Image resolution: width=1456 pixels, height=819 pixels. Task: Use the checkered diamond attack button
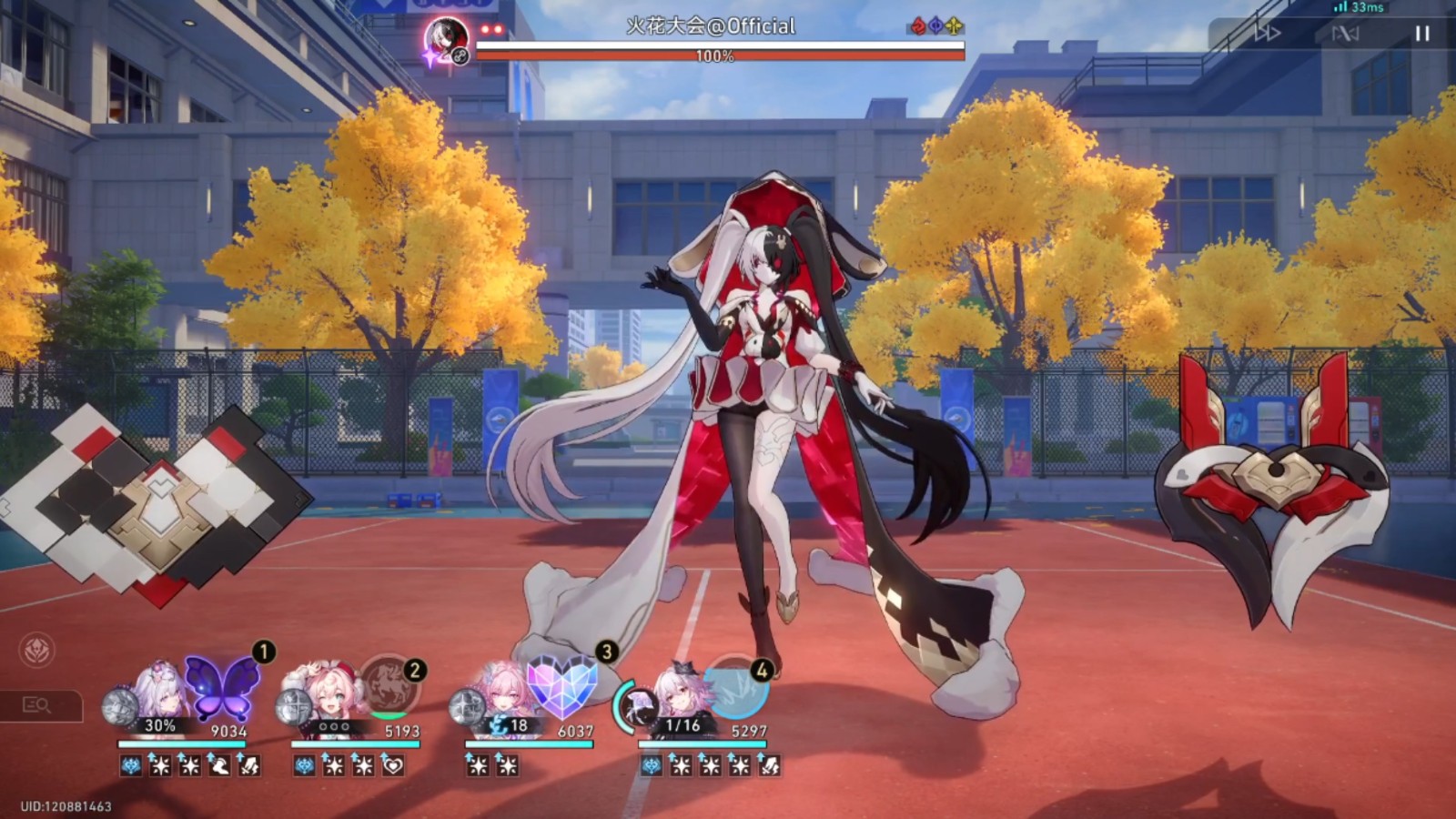pos(157,502)
